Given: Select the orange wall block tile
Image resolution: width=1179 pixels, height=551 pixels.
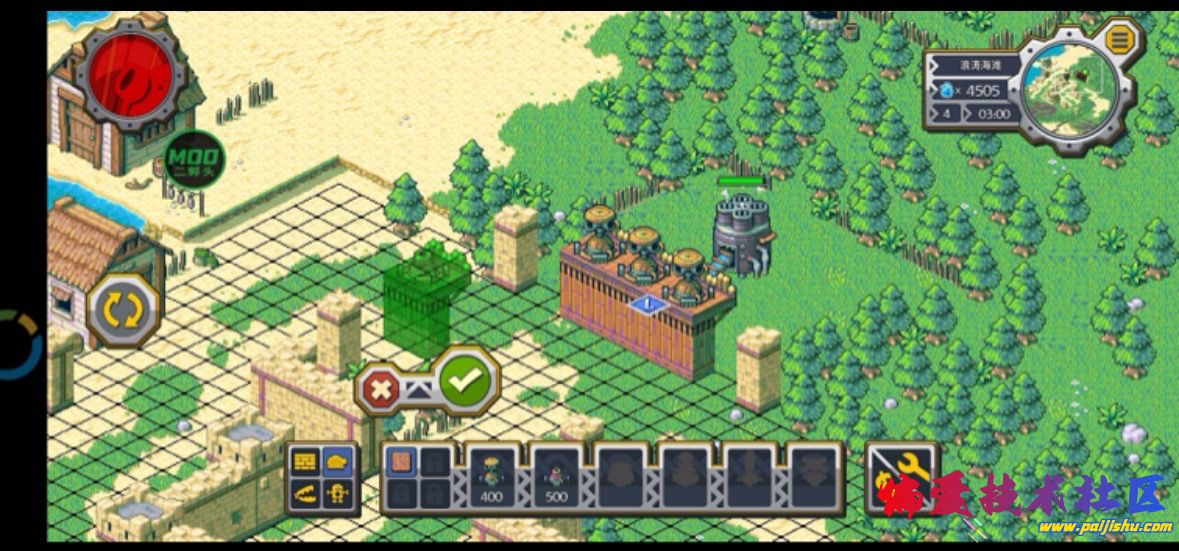Looking at the screenshot, I should [400, 462].
